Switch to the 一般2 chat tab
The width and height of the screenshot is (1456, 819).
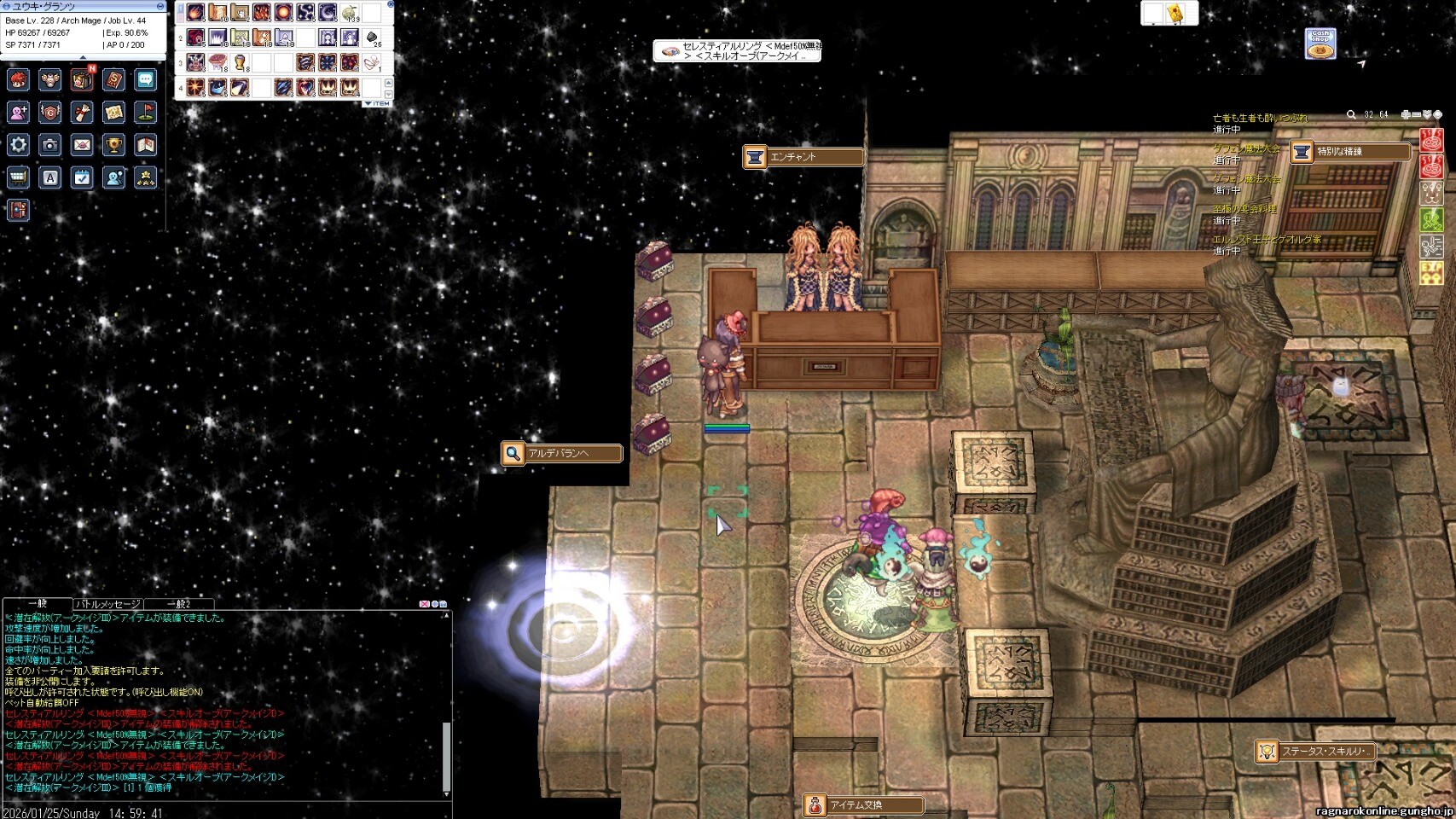[x=178, y=604]
